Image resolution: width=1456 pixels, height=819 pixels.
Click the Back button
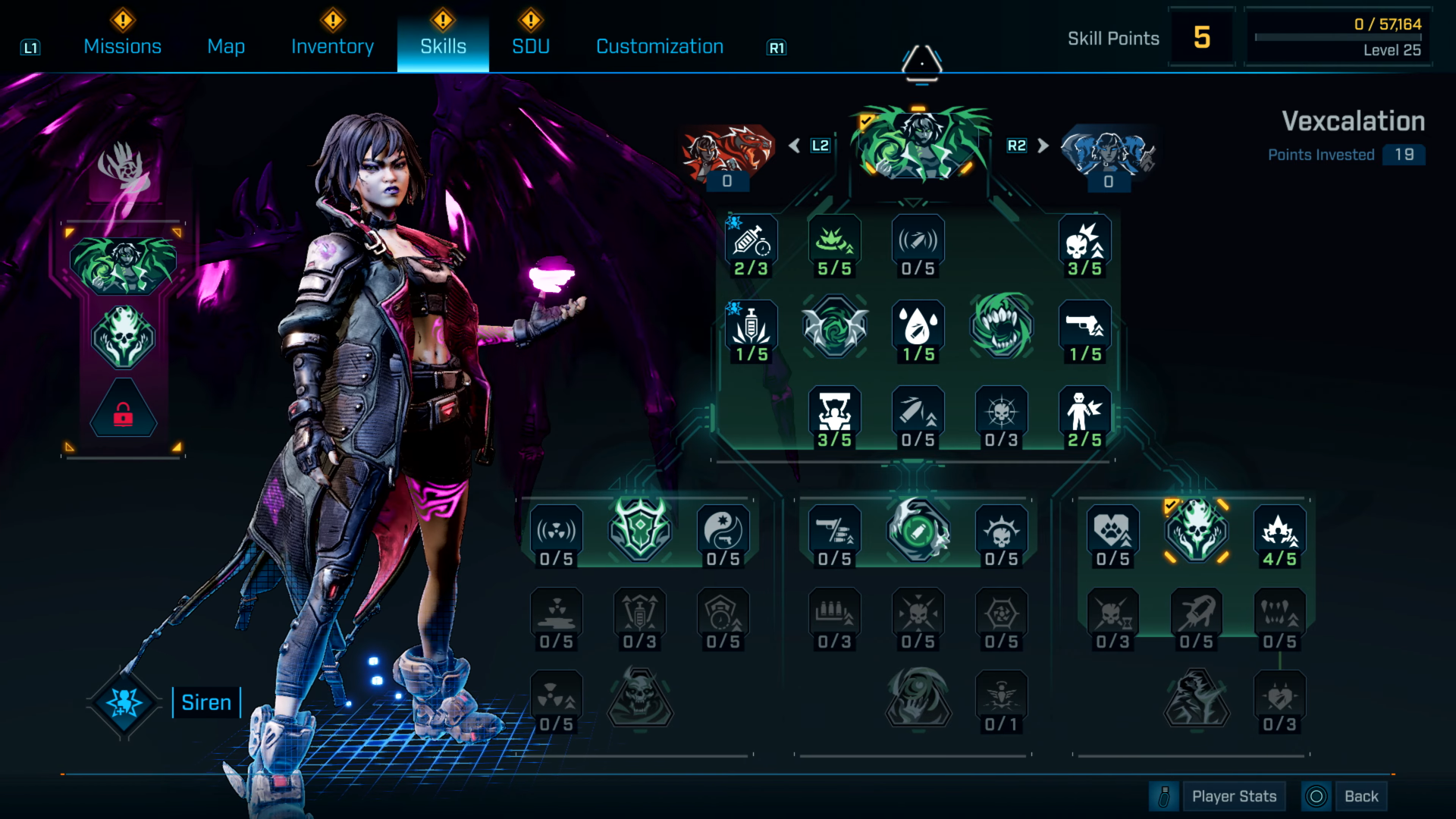pyautogui.click(x=1361, y=795)
